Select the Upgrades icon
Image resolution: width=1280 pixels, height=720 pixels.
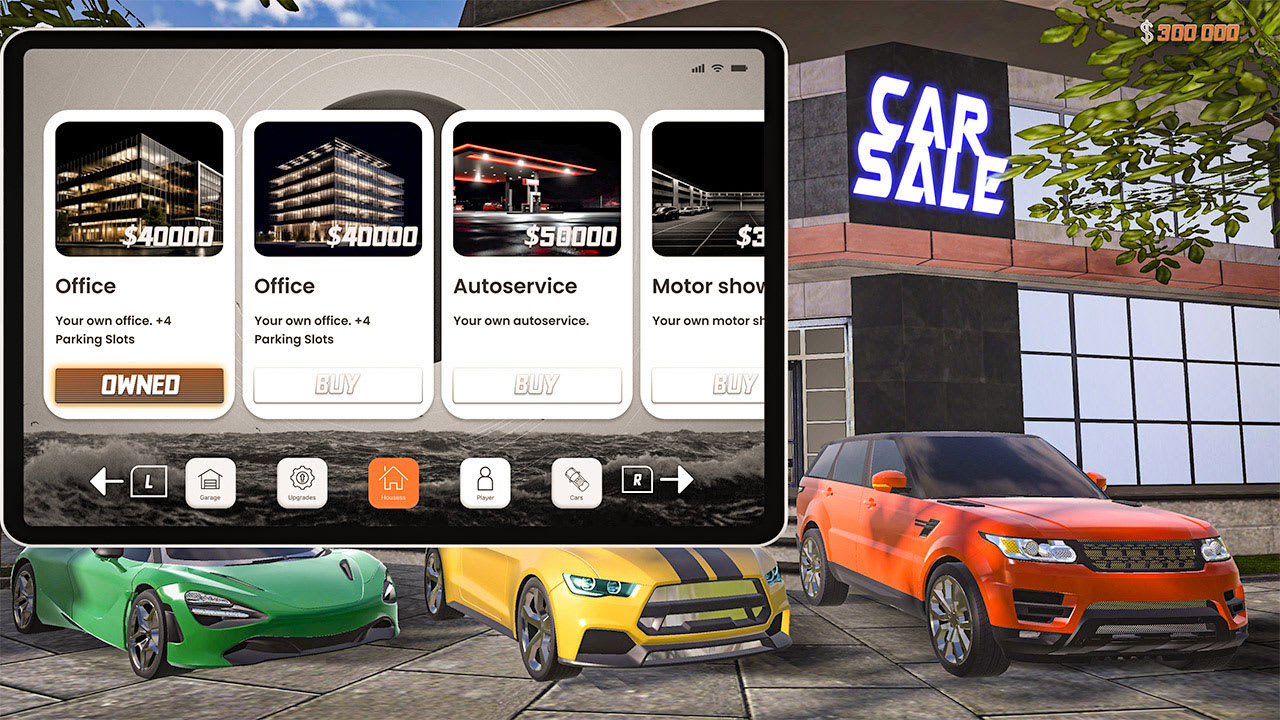pyautogui.click(x=302, y=481)
